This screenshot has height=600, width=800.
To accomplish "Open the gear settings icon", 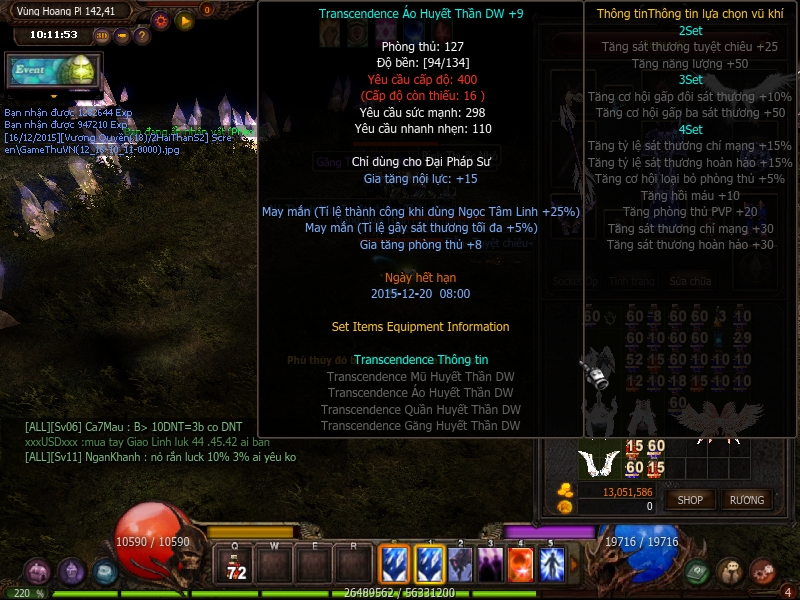I will 161,19.
